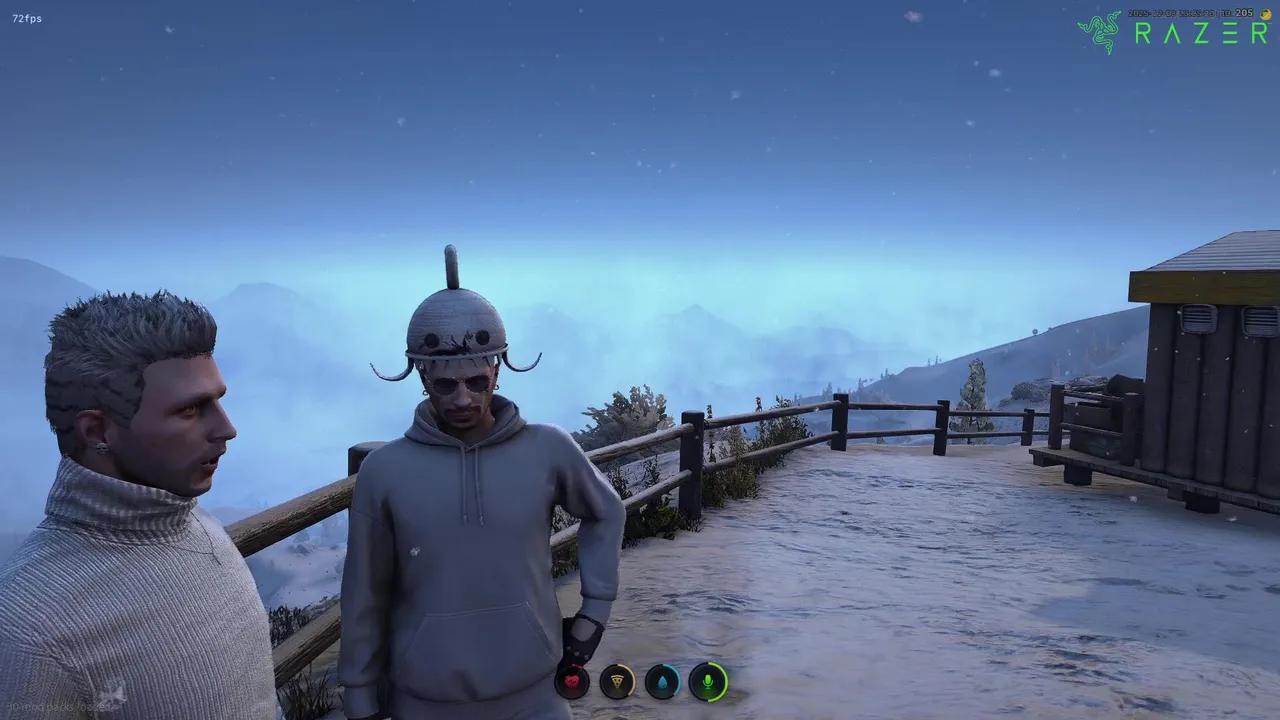Click the yellow hunger progress ring
This screenshot has height=720, width=1280.
634,680
